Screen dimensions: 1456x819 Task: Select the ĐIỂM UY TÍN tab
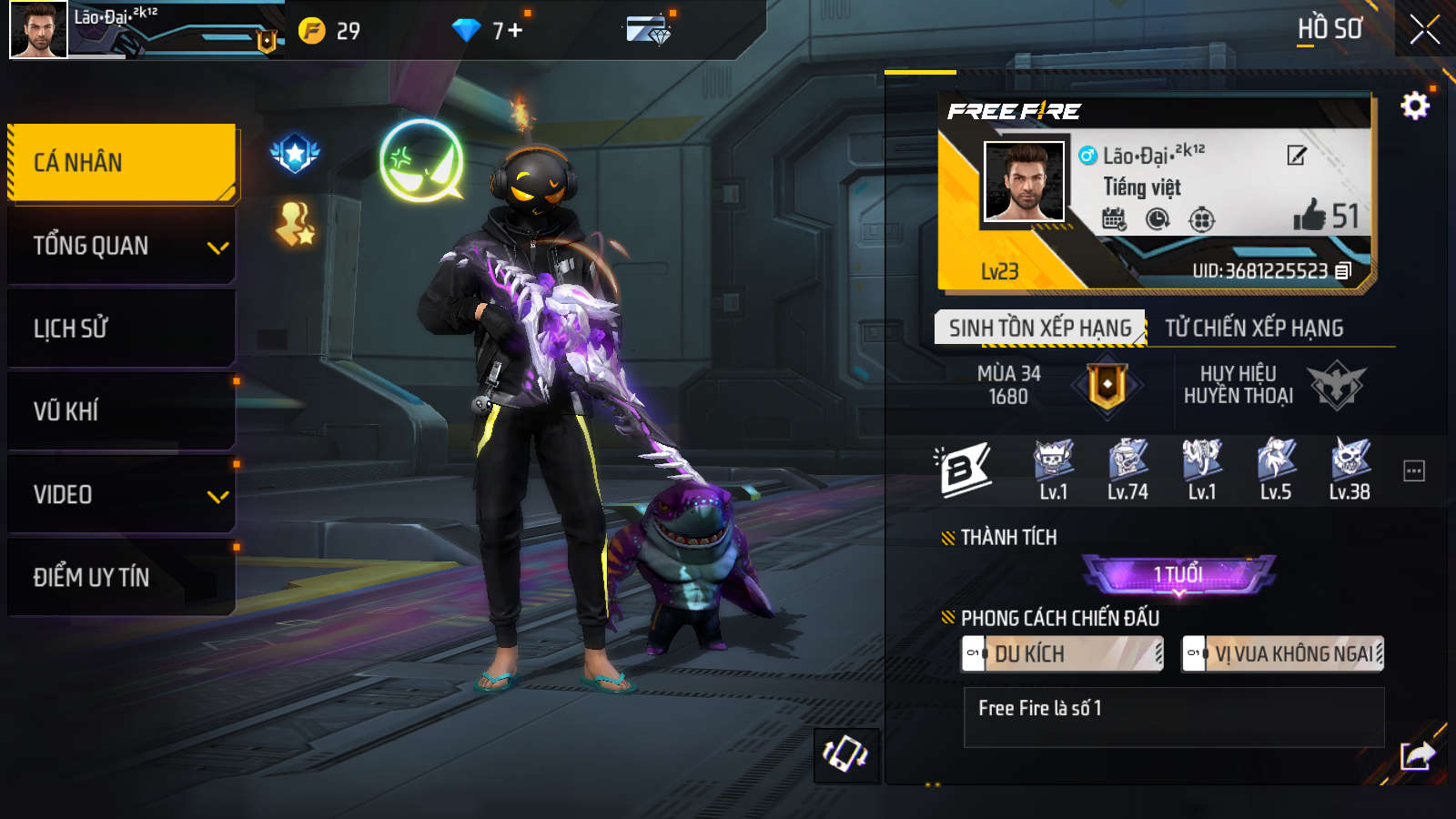click(122, 577)
